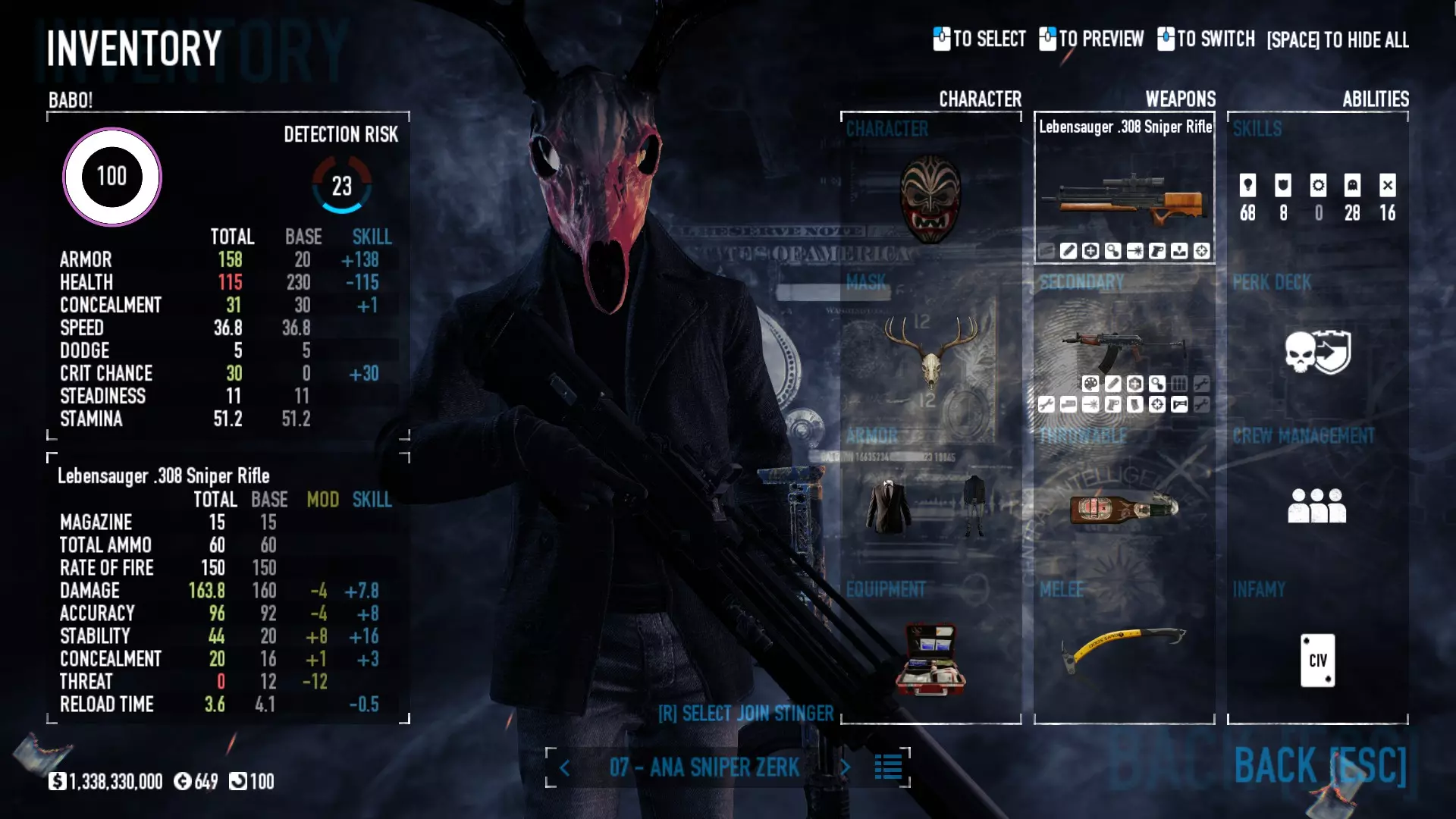Open the loadout profile list

pos(888,767)
